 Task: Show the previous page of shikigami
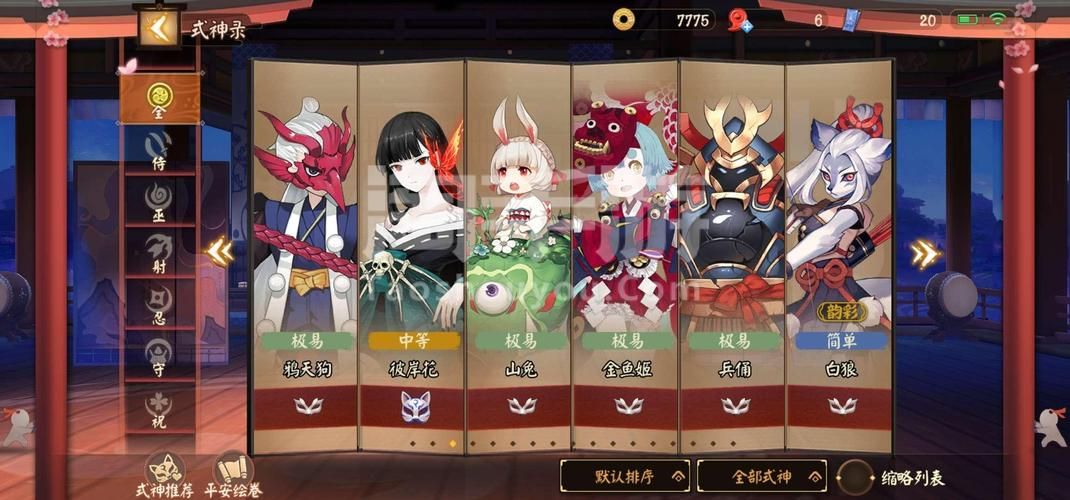[220, 252]
